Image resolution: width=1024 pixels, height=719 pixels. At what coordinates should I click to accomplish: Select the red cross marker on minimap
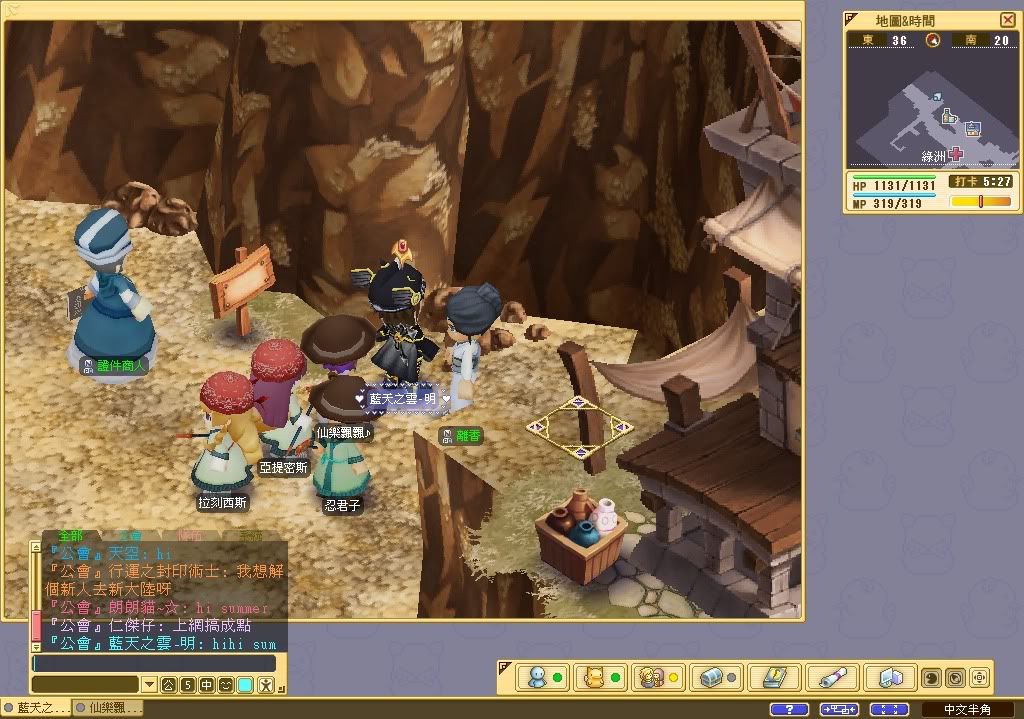956,154
